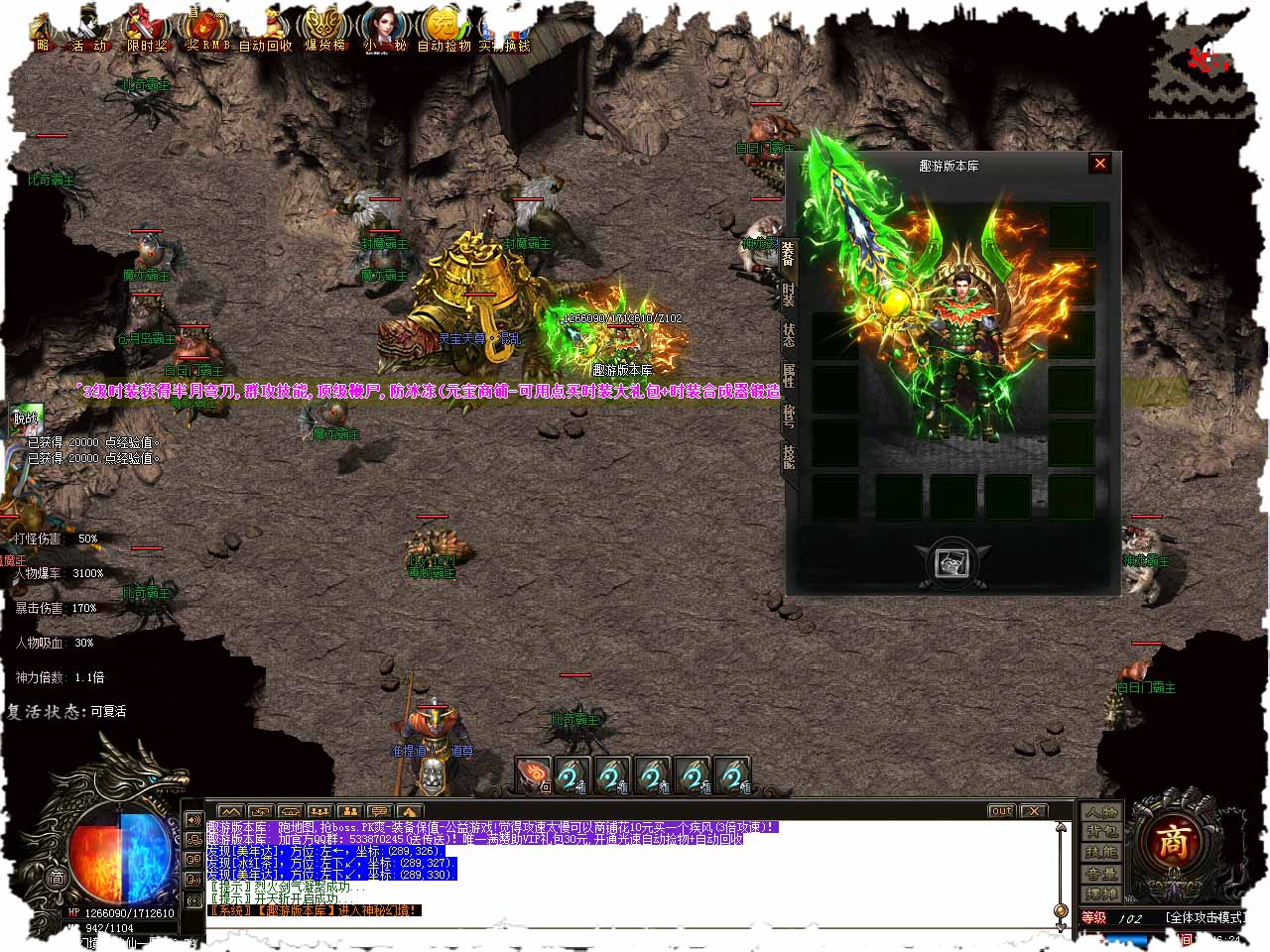
Task: Switch to the 时装 tab
Action: click(x=788, y=296)
